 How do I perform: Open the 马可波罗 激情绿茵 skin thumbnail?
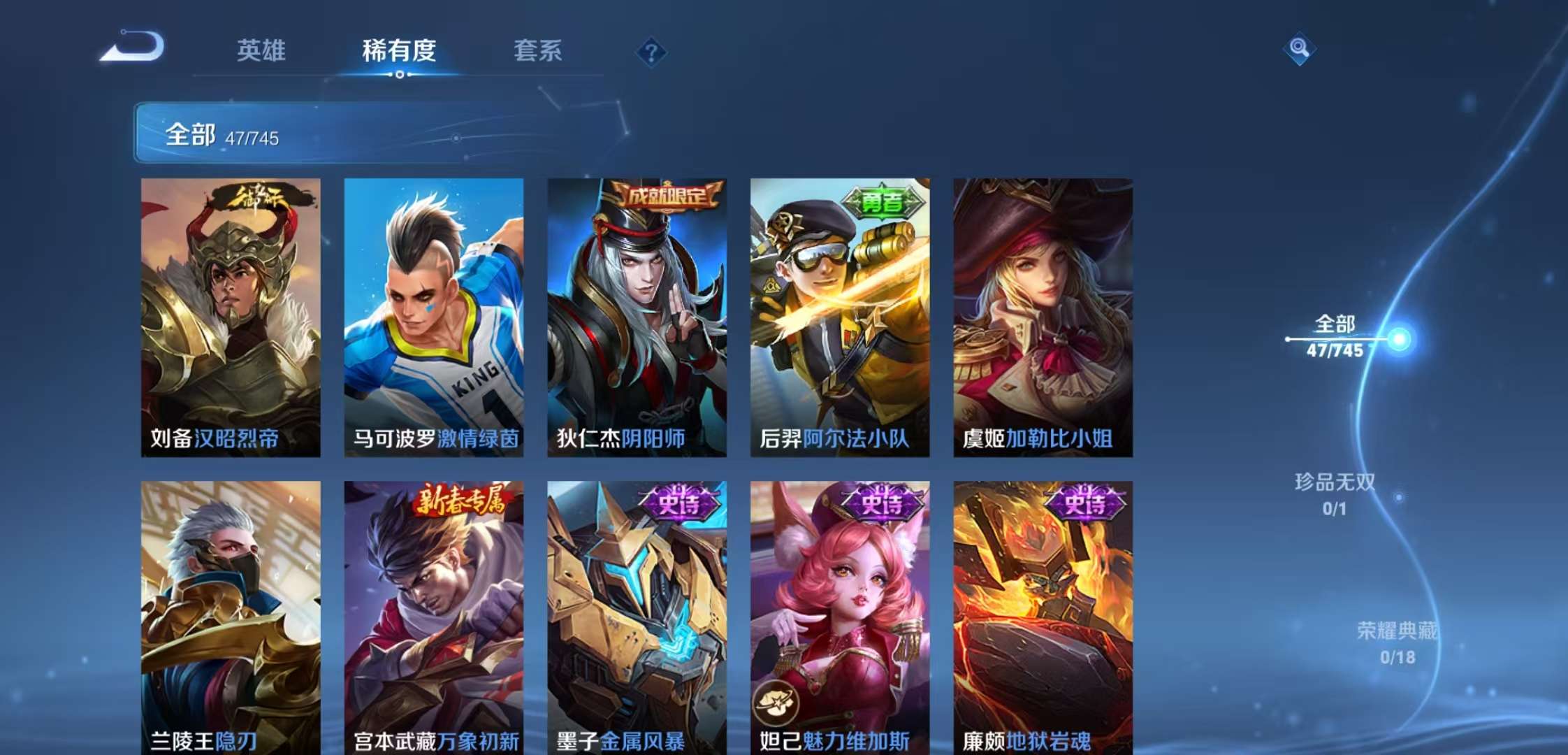[x=433, y=315]
